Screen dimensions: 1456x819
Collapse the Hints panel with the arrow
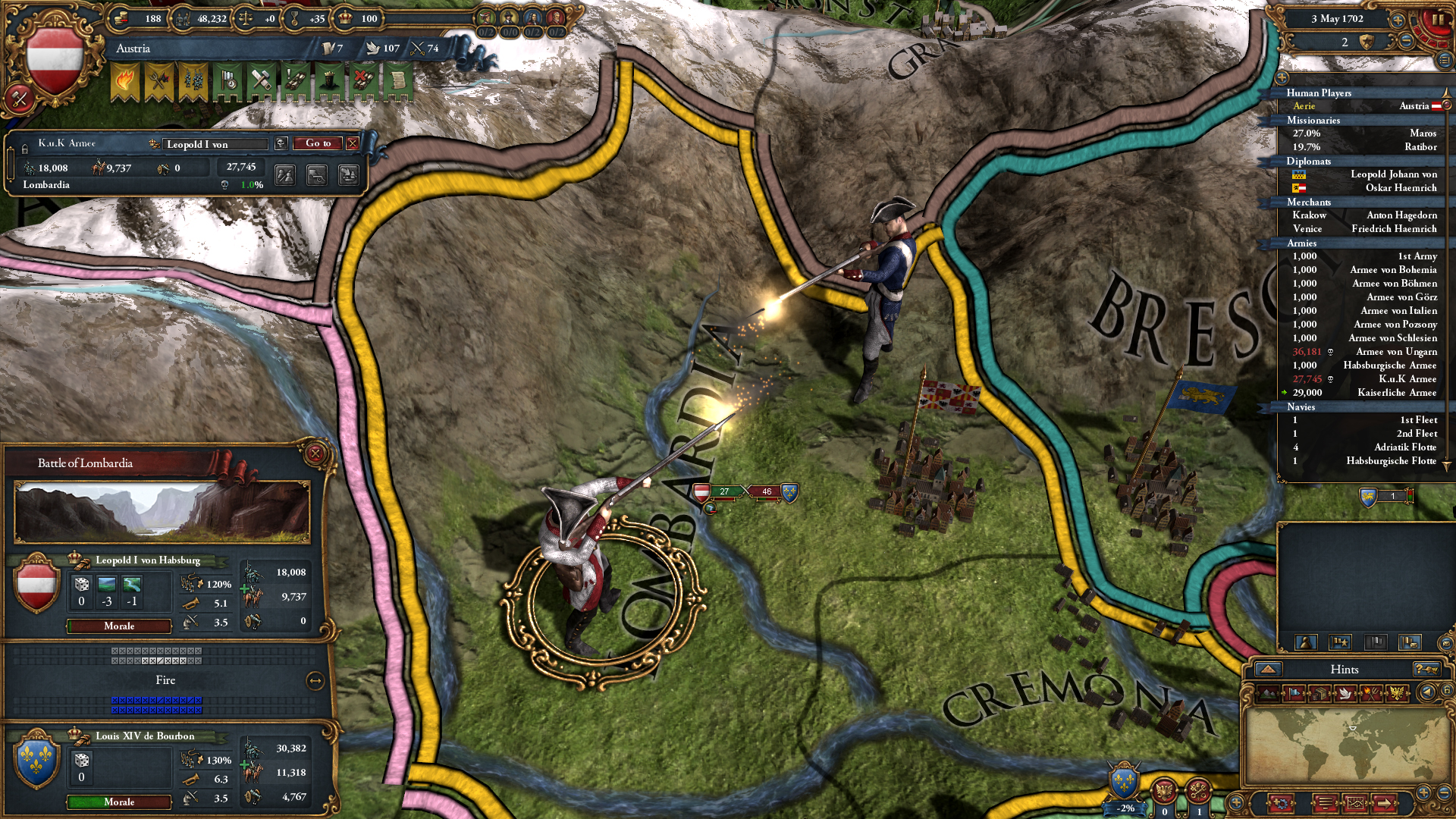click(x=1268, y=669)
